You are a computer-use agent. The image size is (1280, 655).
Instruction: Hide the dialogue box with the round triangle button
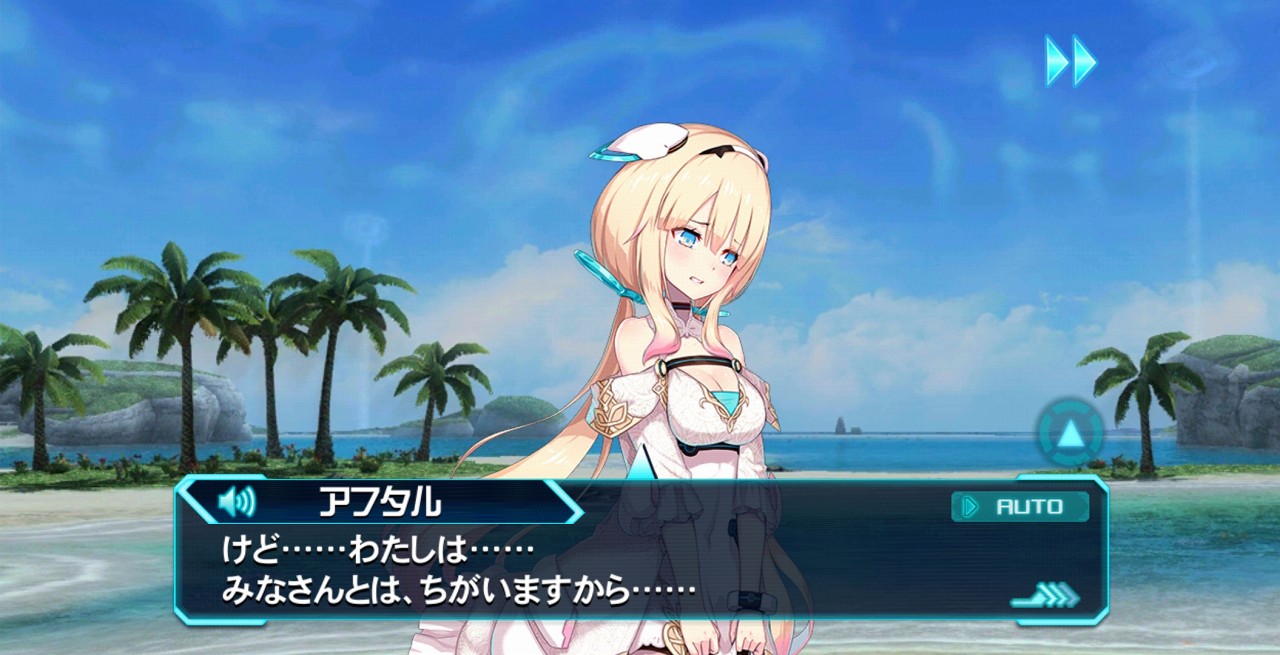click(1070, 434)
